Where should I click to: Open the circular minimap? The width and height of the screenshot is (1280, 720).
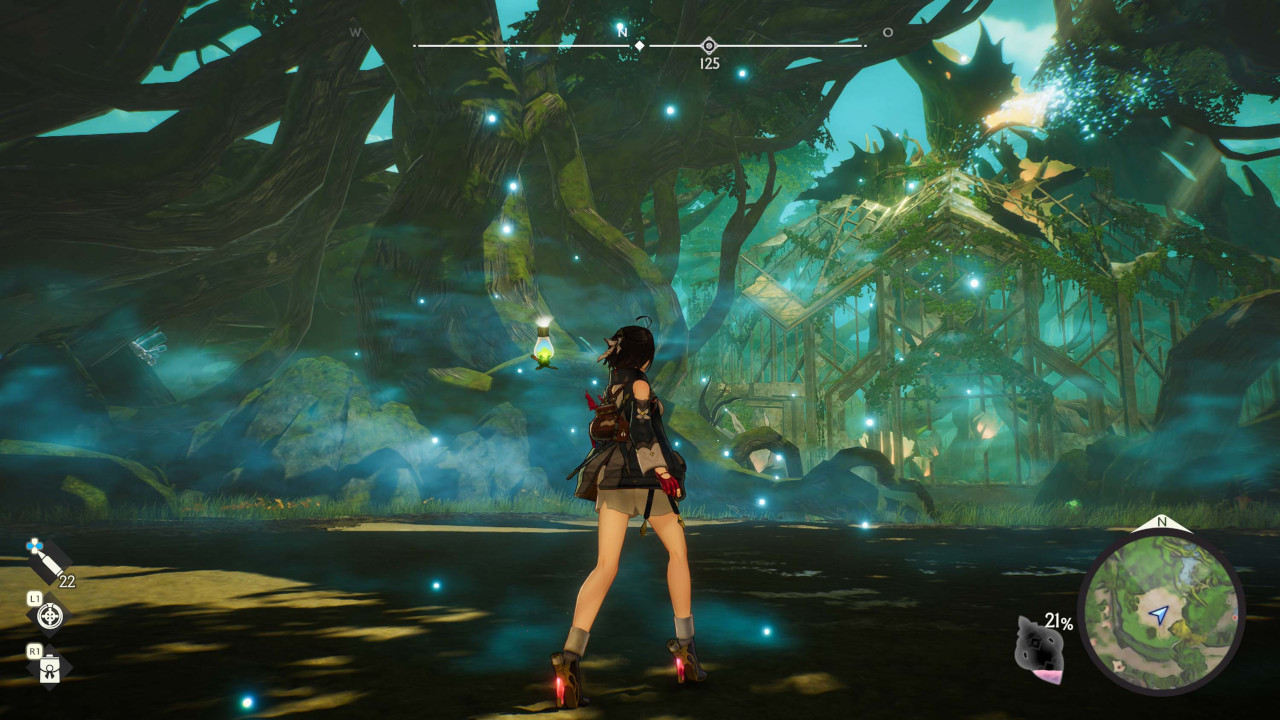tap(1161, 612)
